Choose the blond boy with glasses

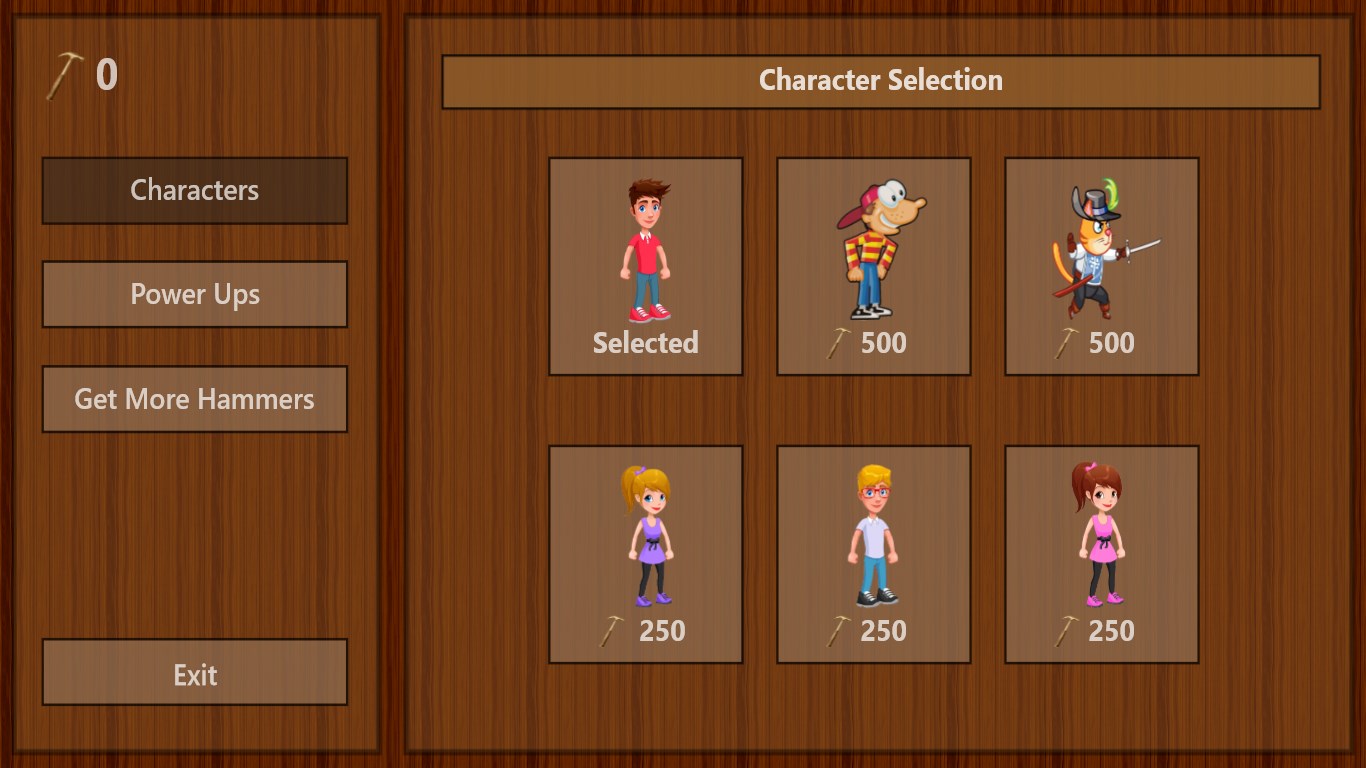(873, 554)
